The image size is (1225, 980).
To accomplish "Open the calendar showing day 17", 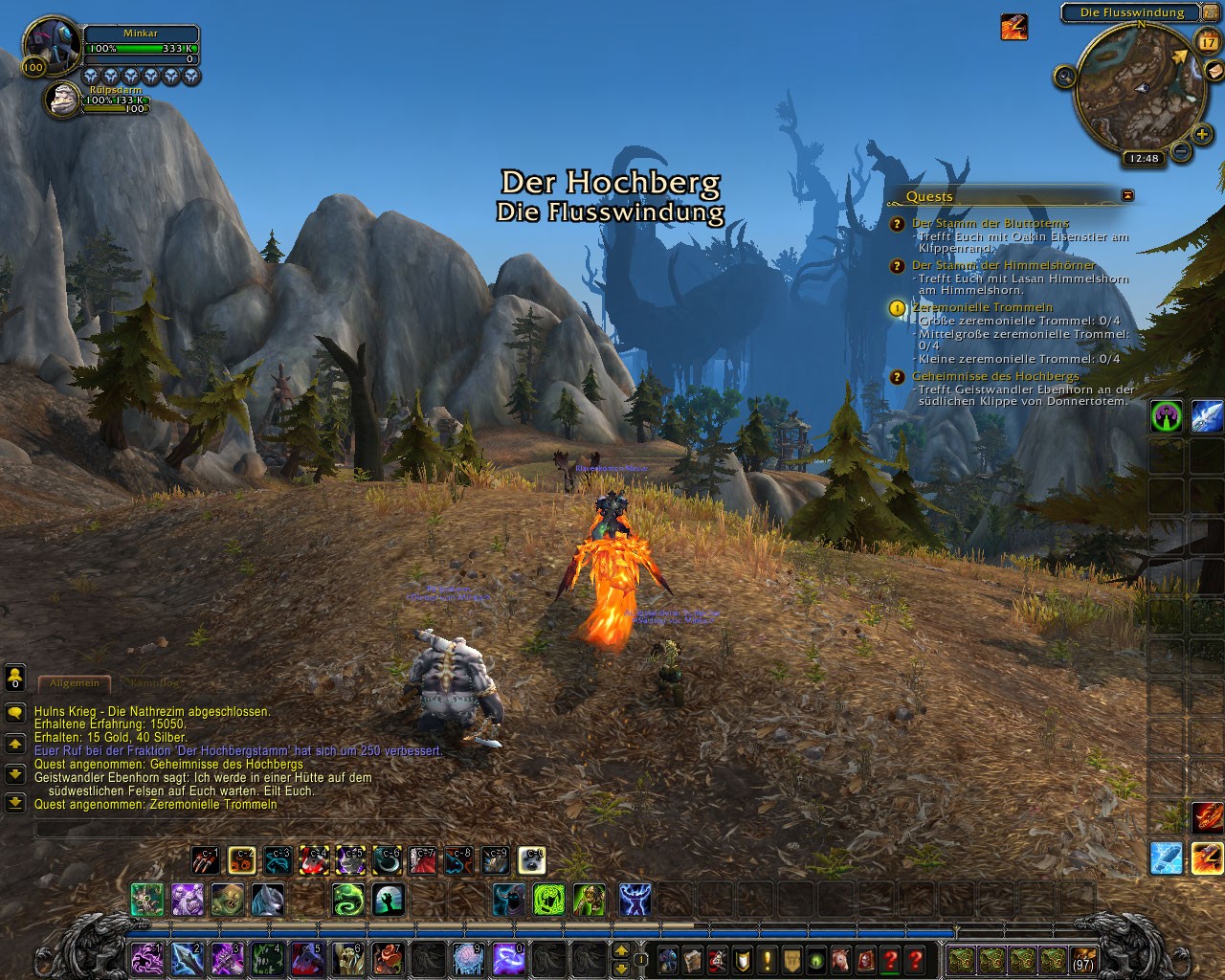I will click(x=1206, y=40).
